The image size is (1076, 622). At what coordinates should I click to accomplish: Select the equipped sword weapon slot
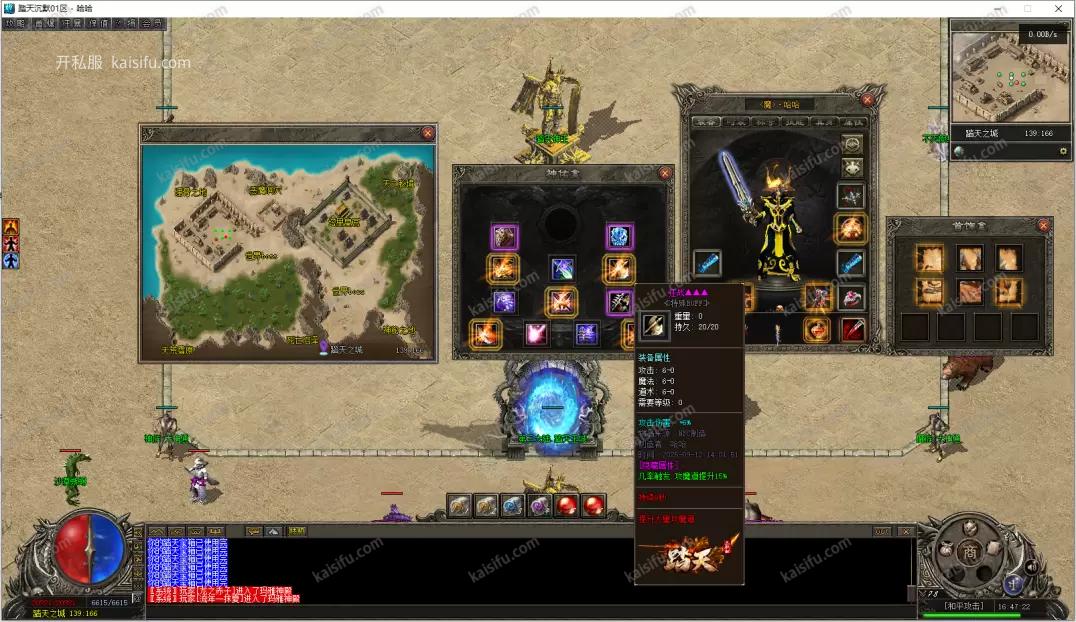(x=707, y=264)
